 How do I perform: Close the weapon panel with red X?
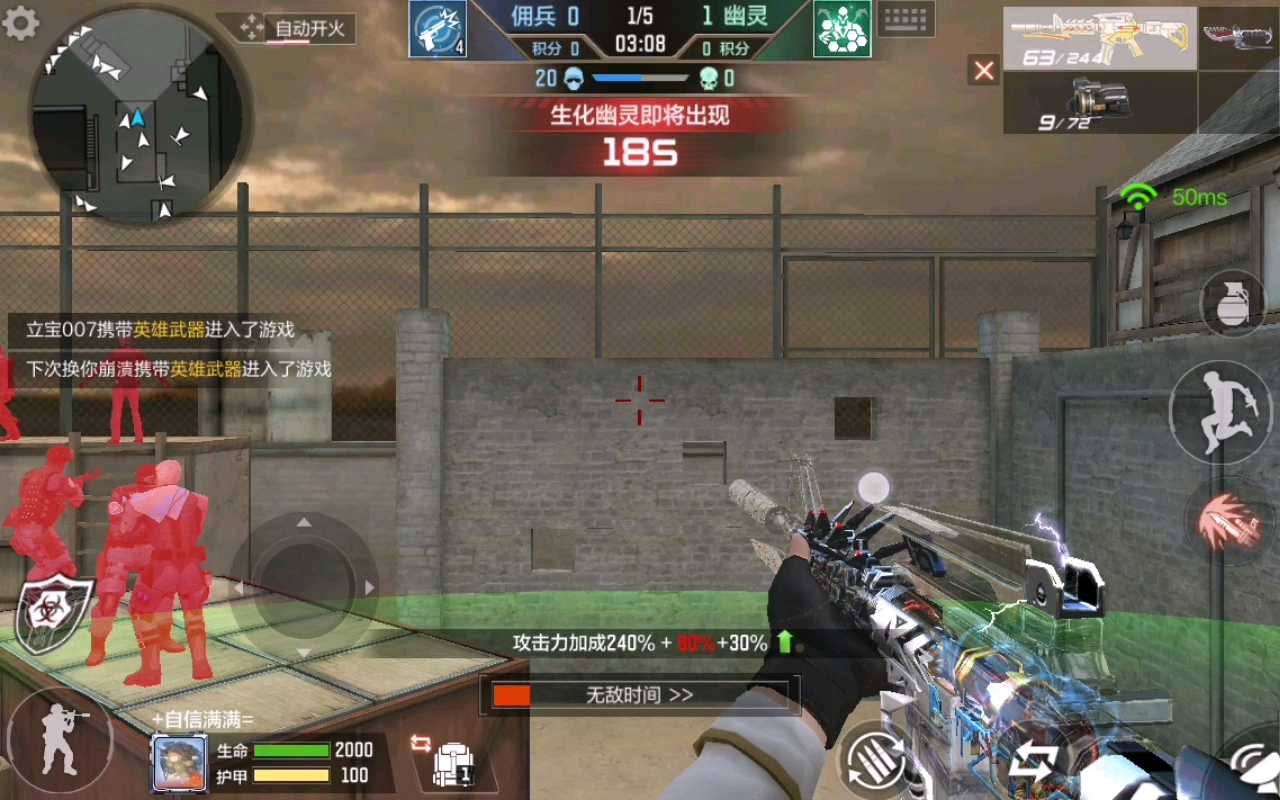tap(984, 70)
